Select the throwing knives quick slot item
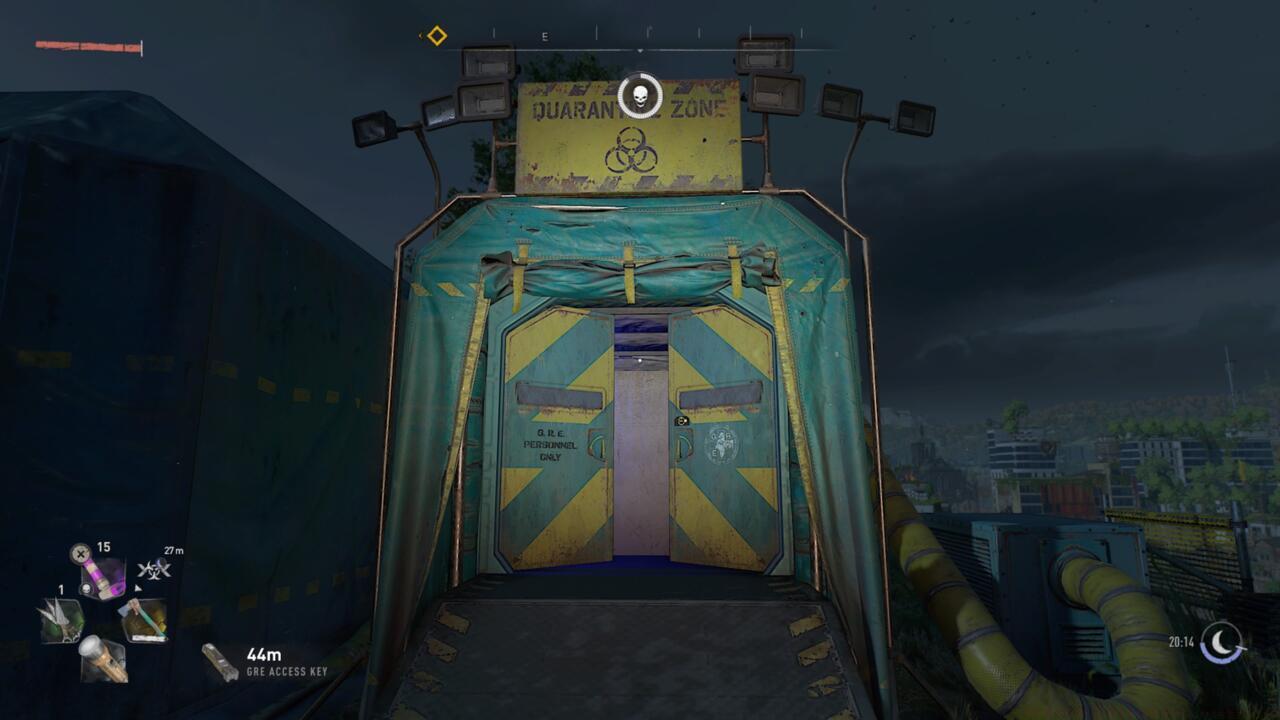This screenshot has height=720, width=1280. point(62,620)
